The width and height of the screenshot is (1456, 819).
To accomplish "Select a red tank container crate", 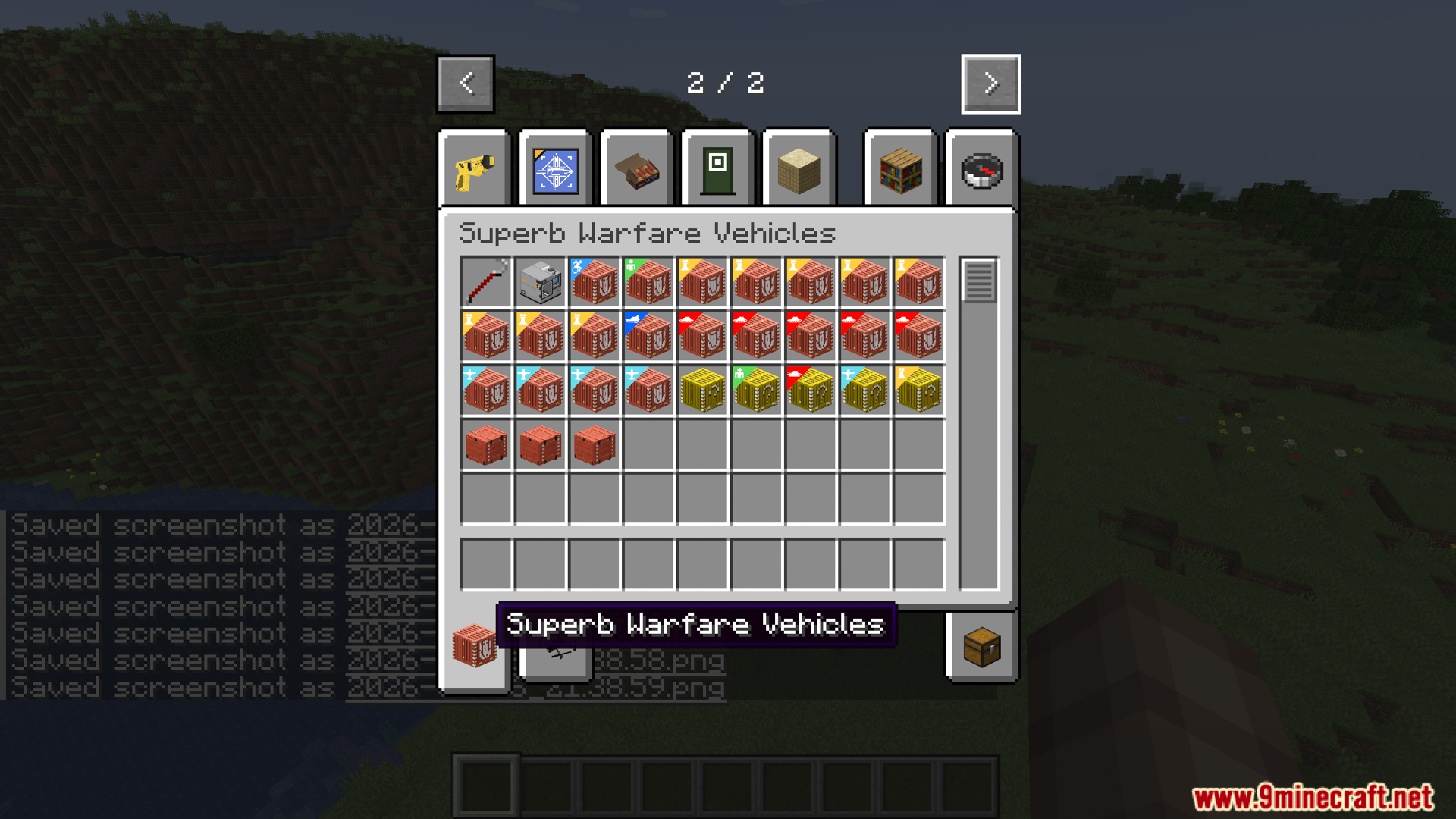I will click(703, 336).
